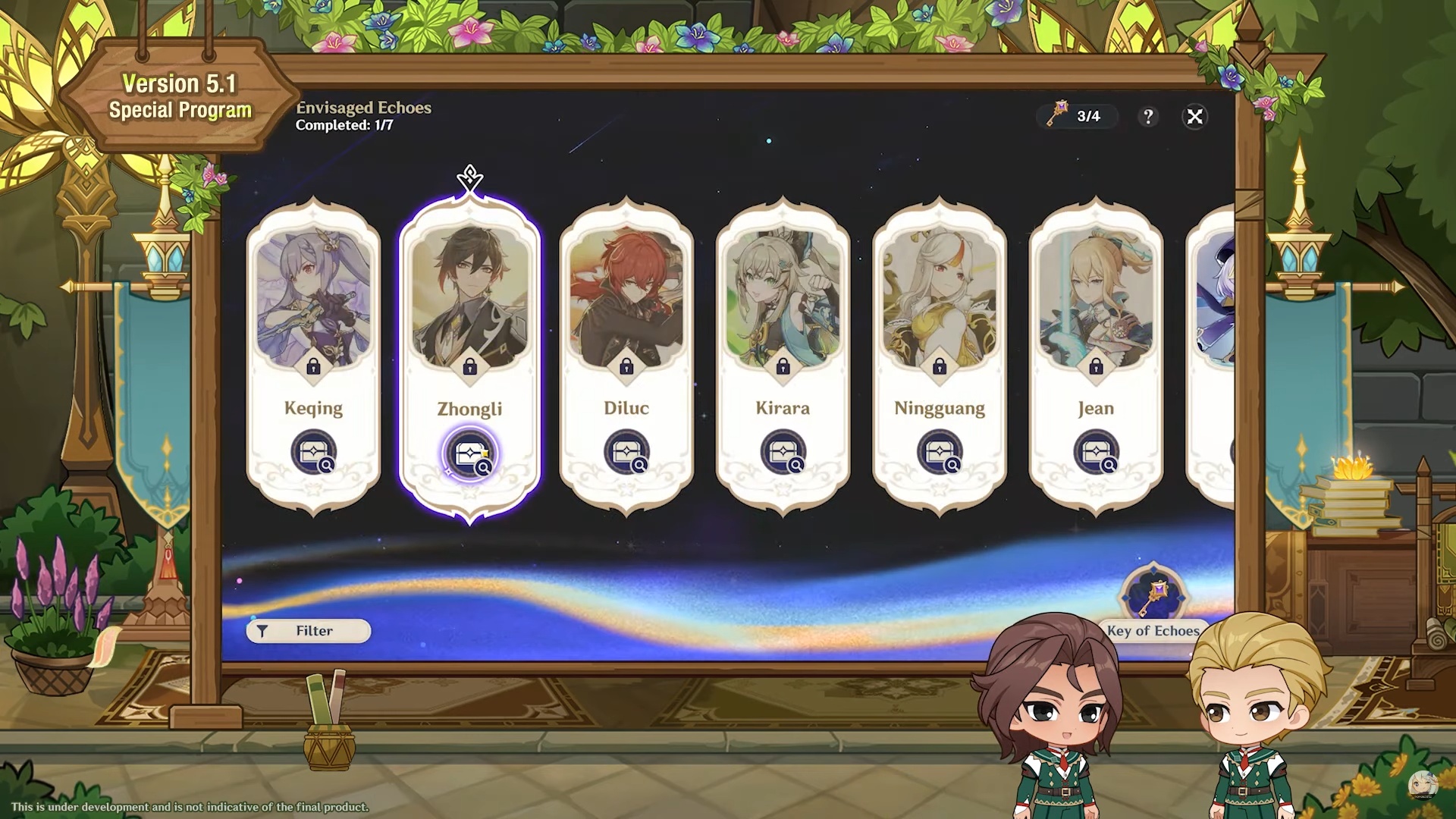Screen dimensions: 1456x819
Task: Show Jean's chest preview button
Action: click(1097, 453)
